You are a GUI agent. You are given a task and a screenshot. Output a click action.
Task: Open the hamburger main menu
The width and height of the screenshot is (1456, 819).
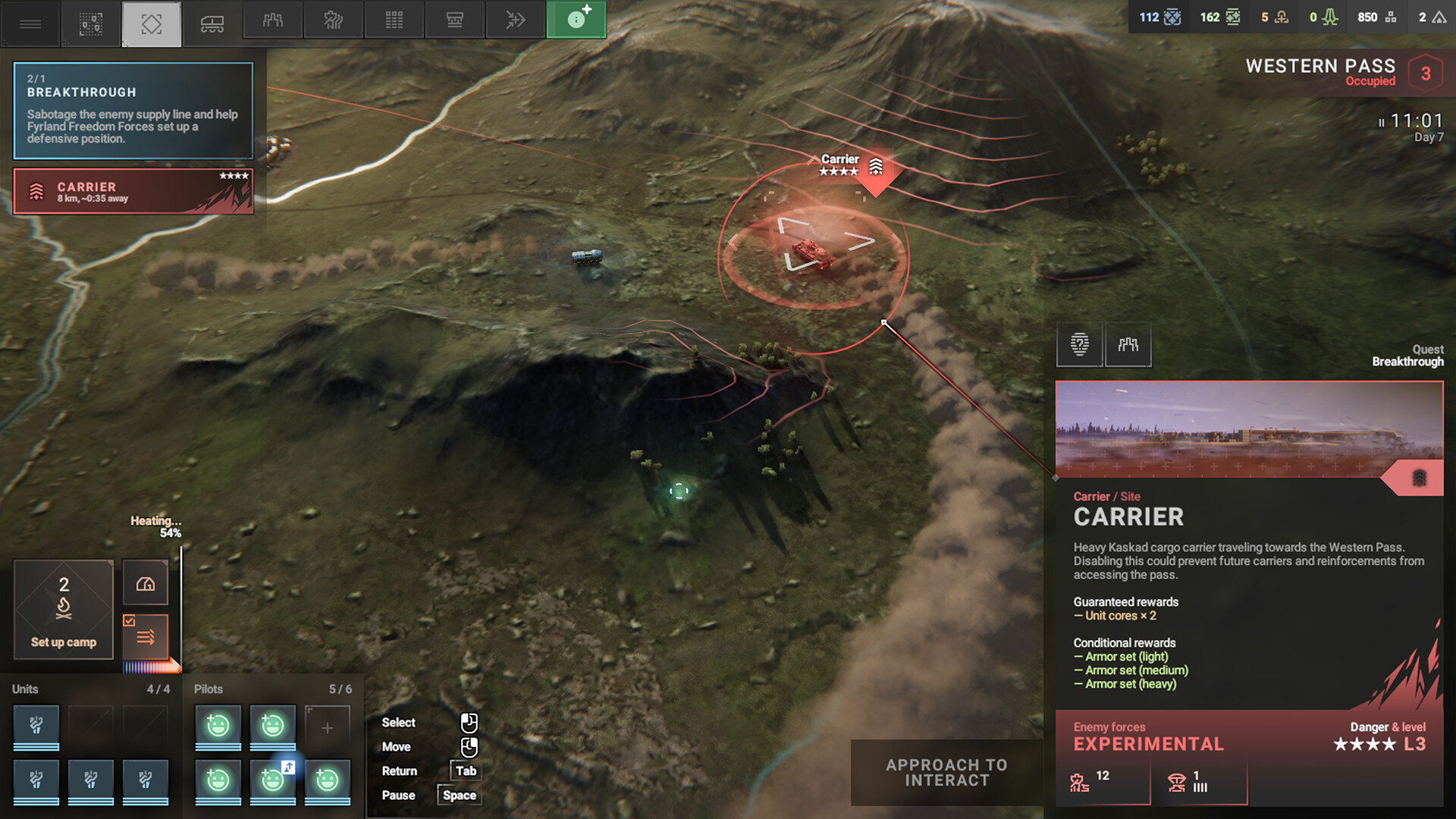(x=30, y=23)
